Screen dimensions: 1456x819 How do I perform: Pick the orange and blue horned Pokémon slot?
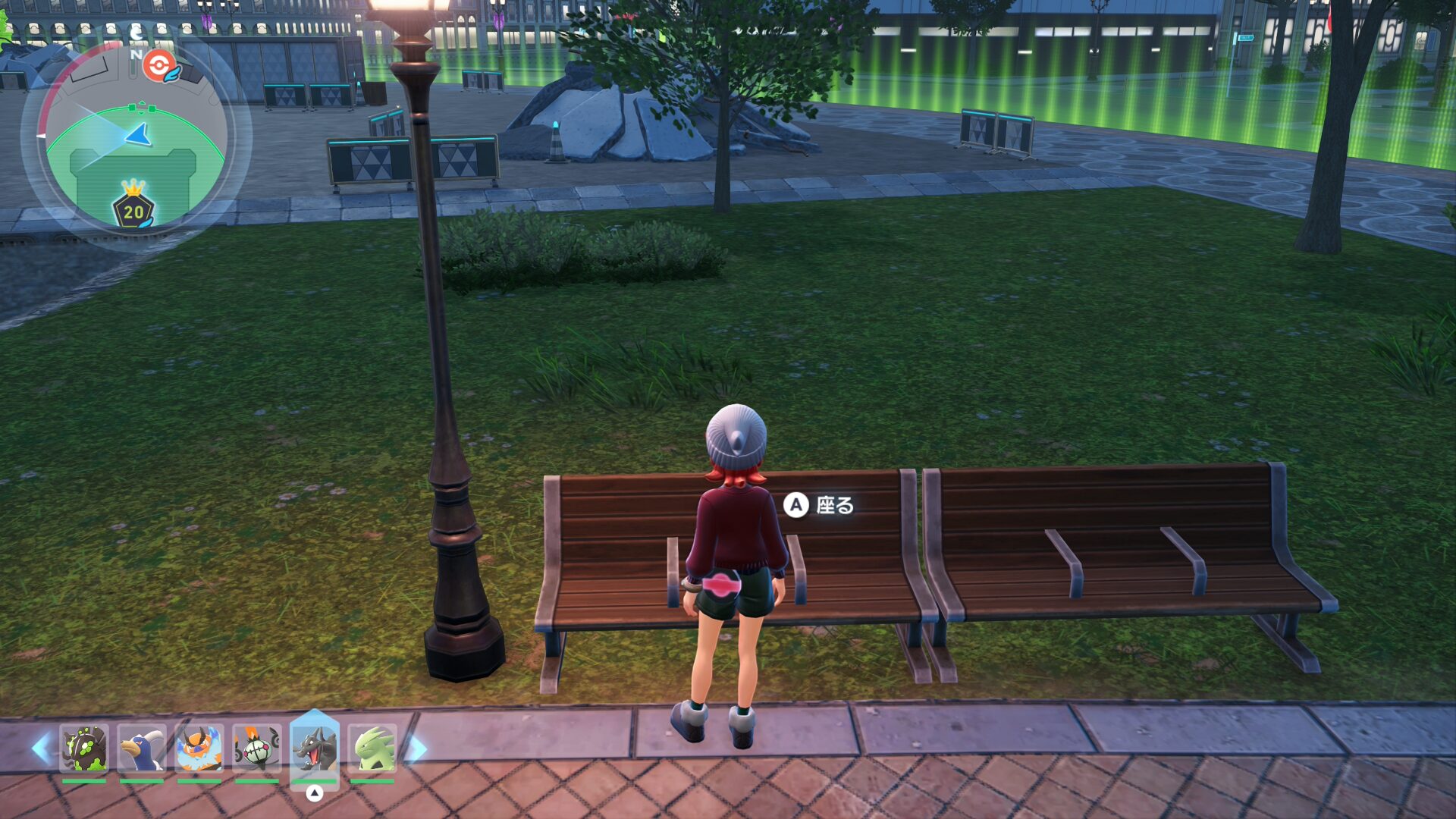point(199,748)
